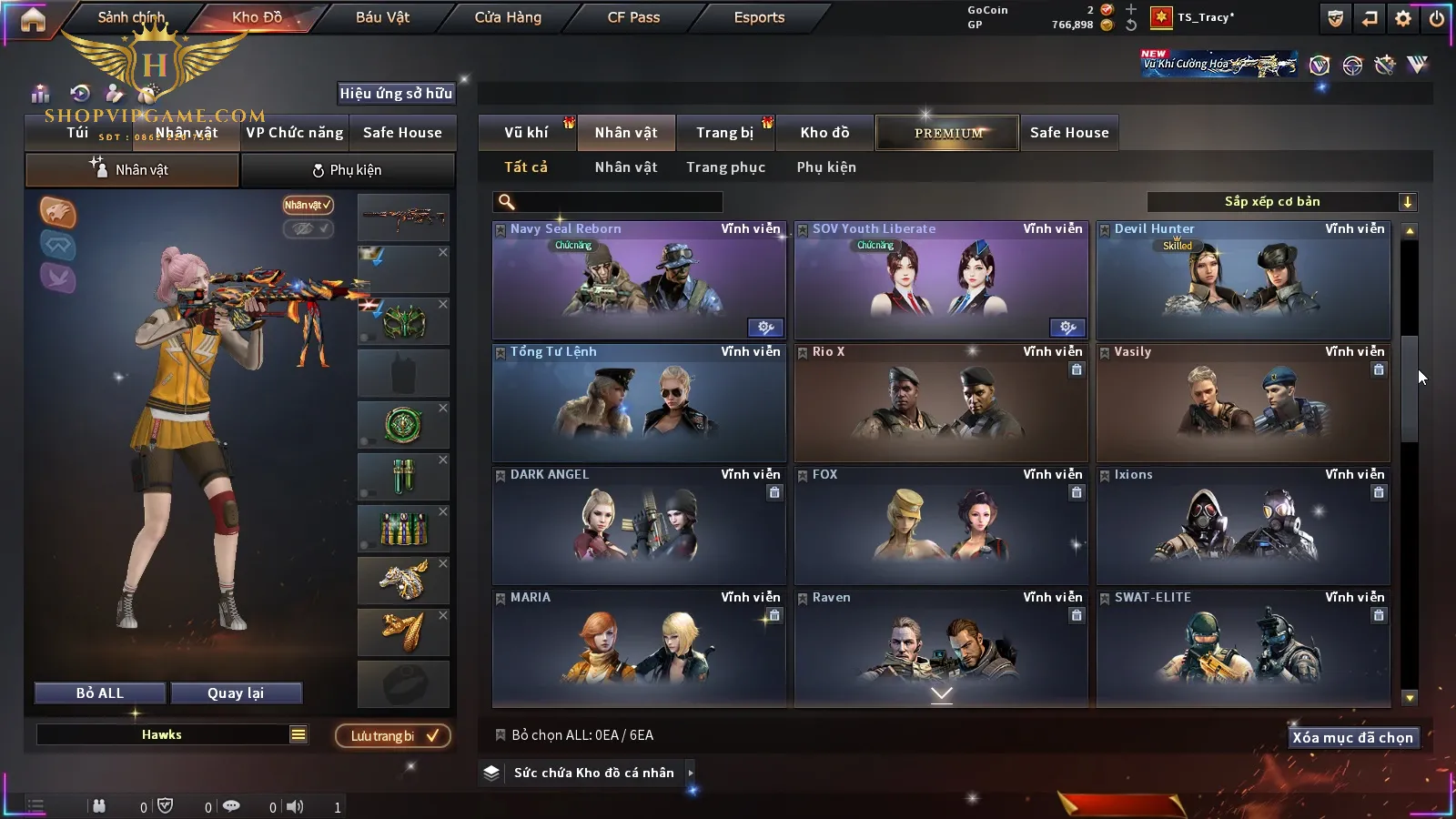This screenshot has width=1456, height=819.
Task: Open the CF Pass menu
Action: pos(633,17)
